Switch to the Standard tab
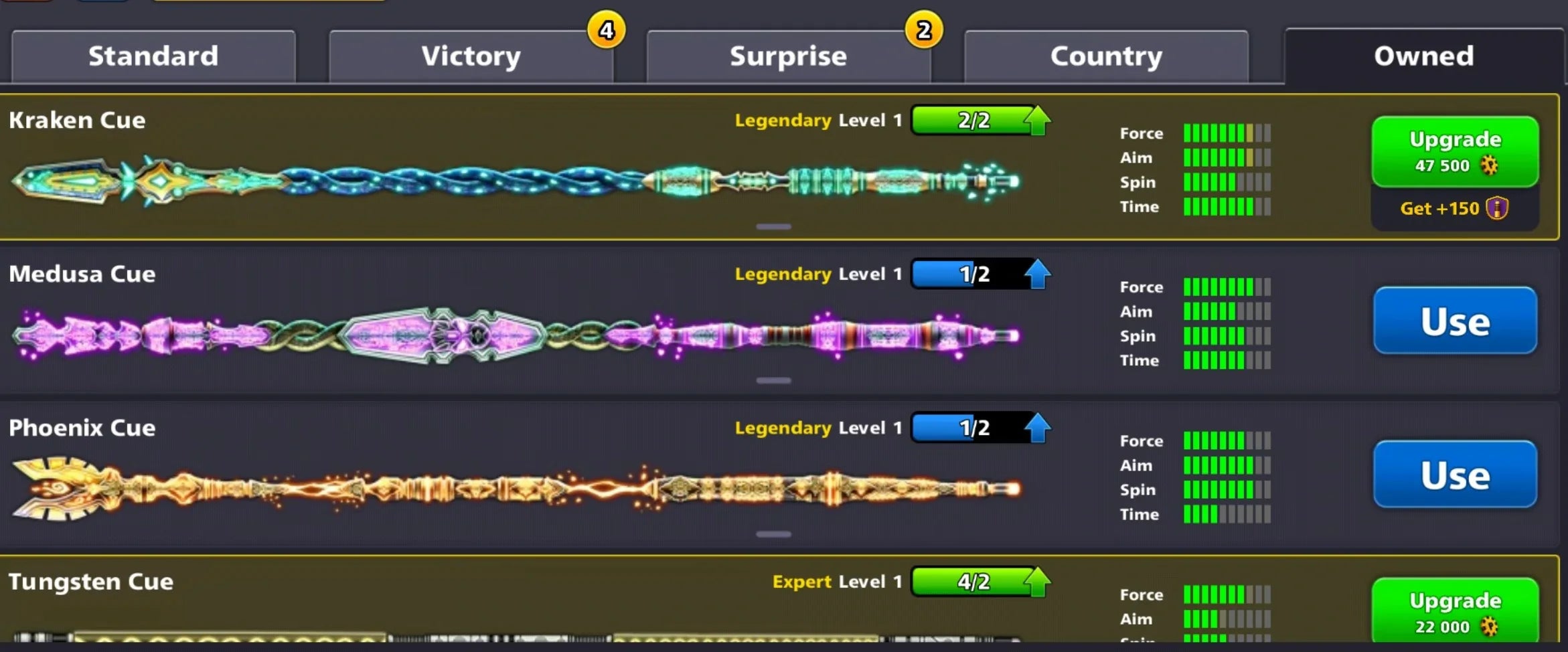 [153, 56]
